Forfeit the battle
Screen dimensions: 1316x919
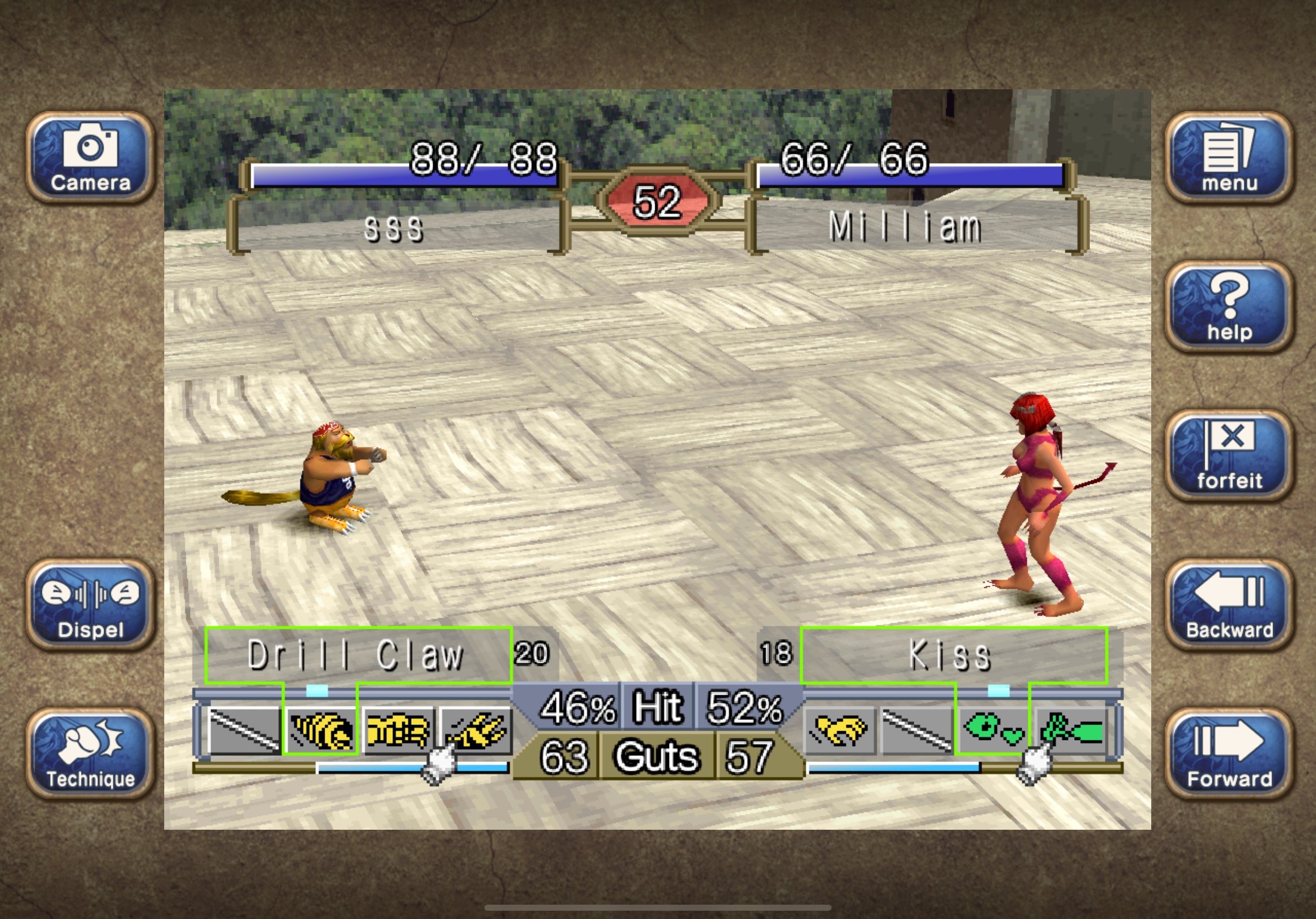[1229, 456]
